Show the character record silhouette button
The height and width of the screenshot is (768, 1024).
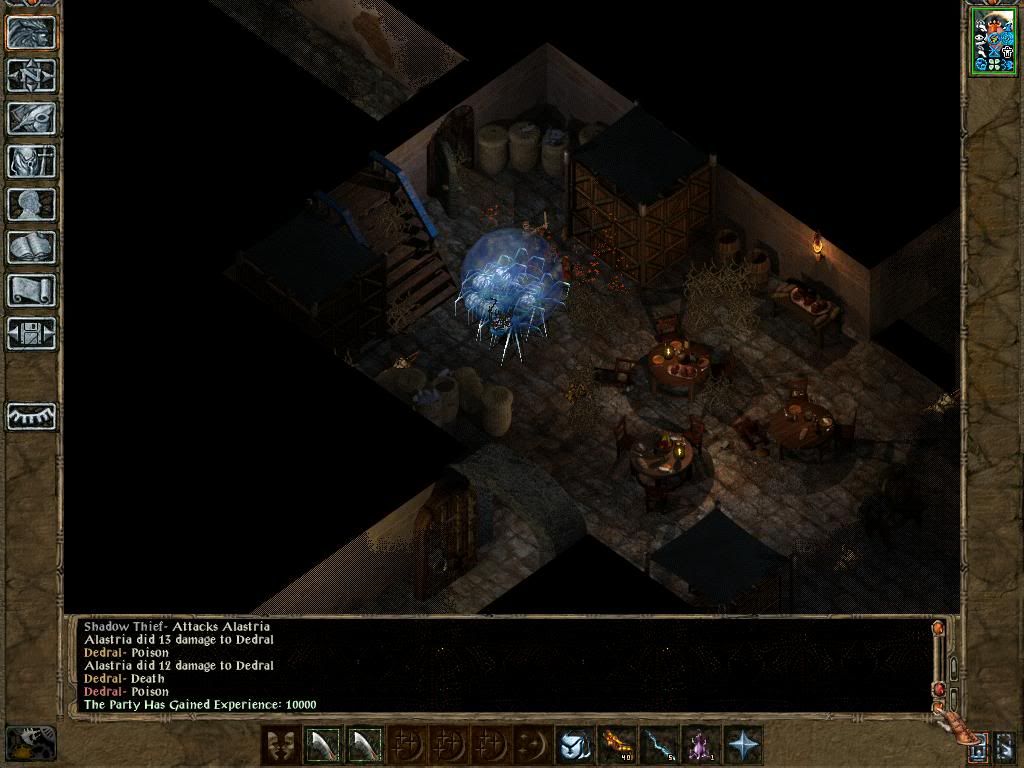pyautogui.click(x=31, y=204)
